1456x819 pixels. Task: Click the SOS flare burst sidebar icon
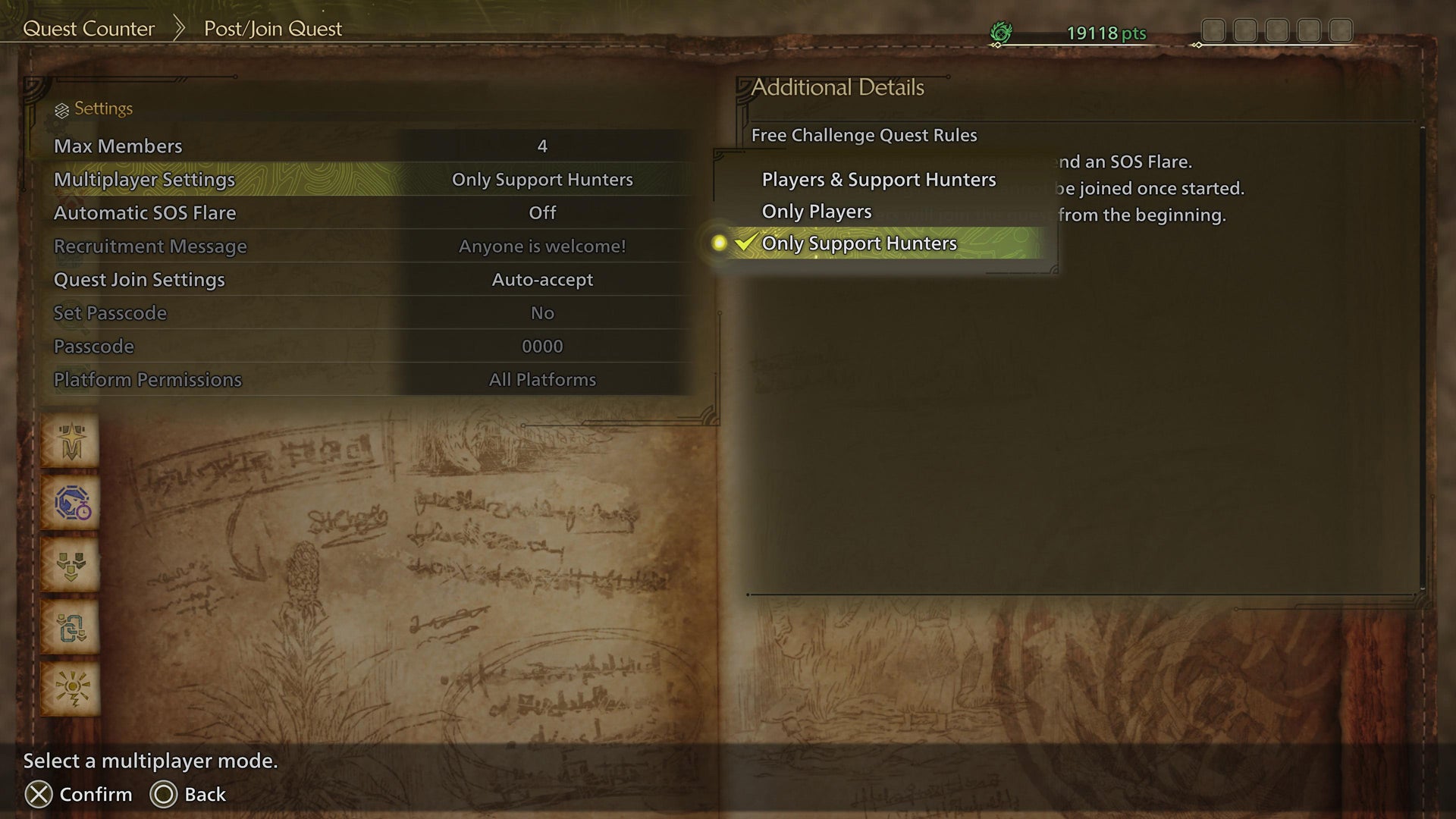coord(71,689)
